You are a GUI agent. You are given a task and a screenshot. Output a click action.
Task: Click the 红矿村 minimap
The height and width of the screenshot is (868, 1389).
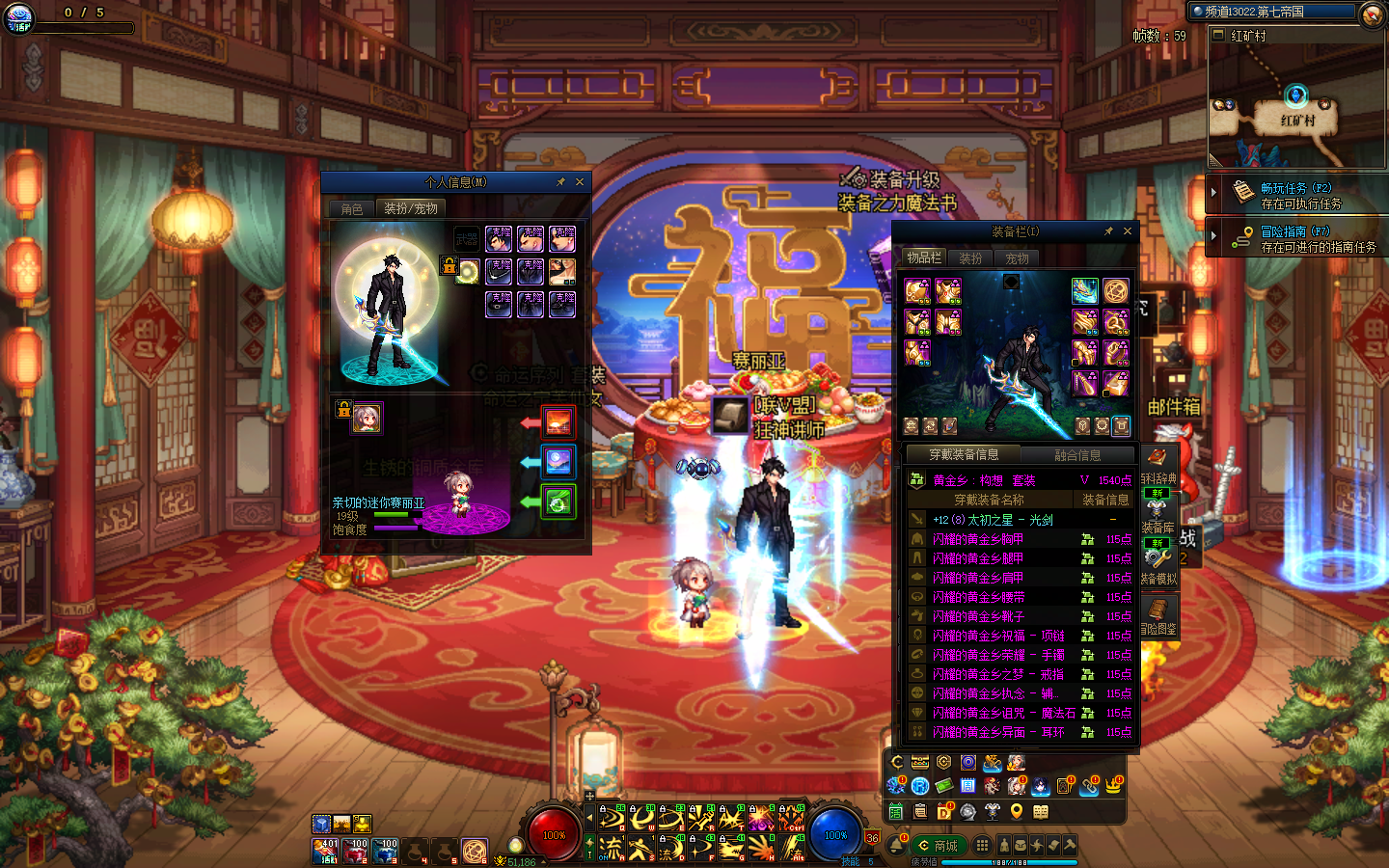click(x=1295, y=106)
